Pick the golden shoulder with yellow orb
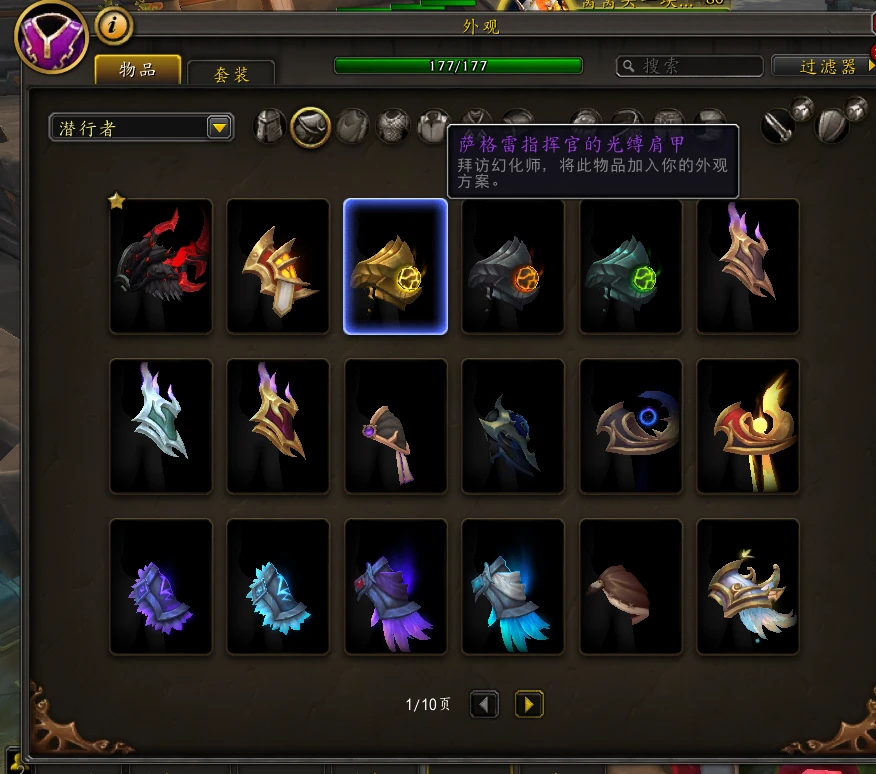This screenshot has width=876, height=774. [x=395, y=266]
